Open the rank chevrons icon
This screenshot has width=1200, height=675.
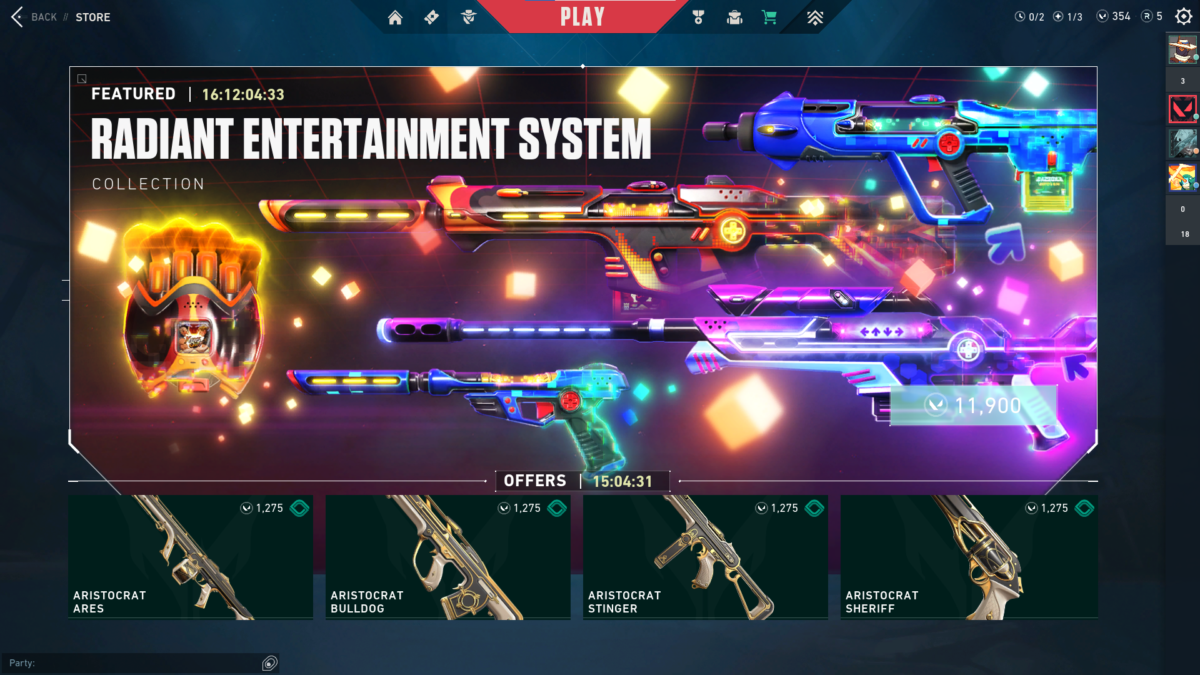click(x=816, y=17)
